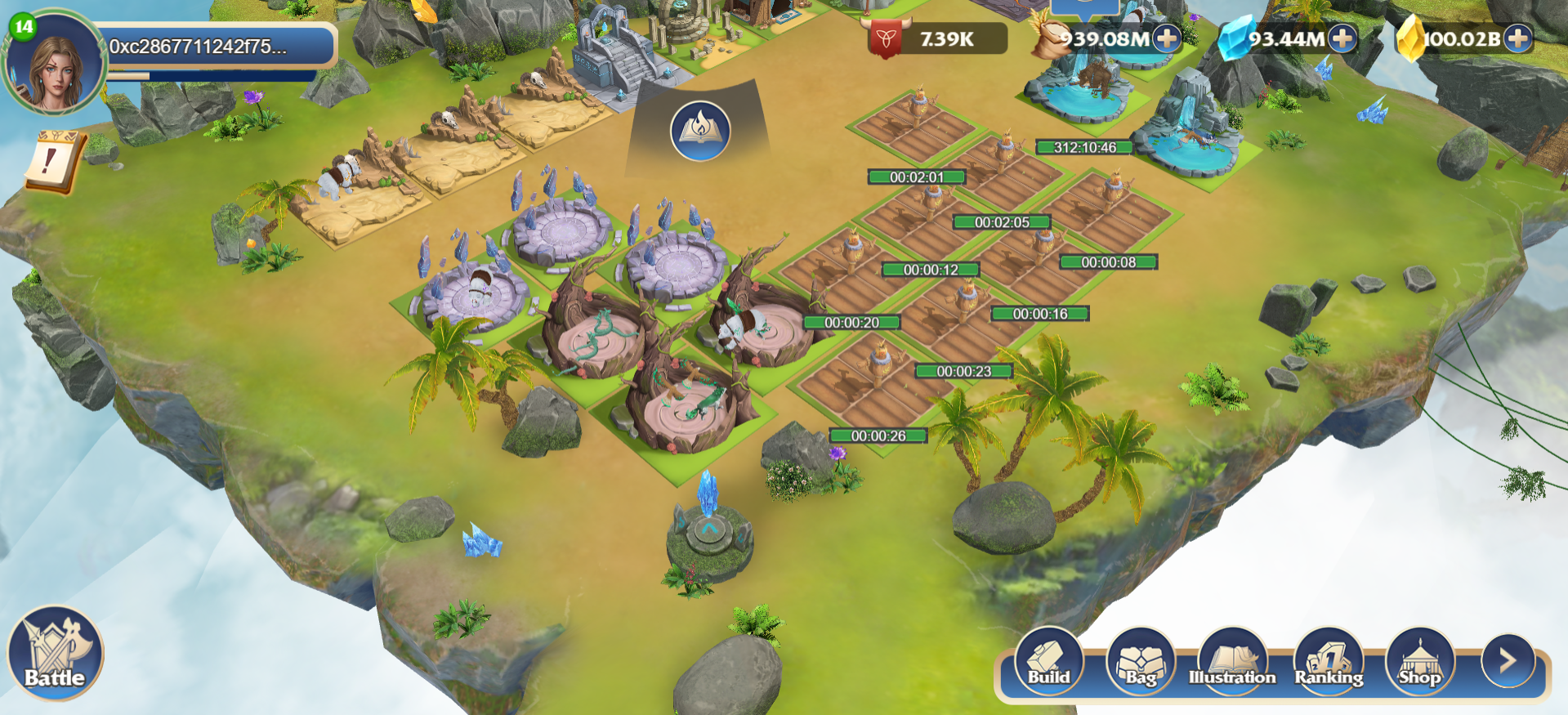The image size is (1568, 715).
Task: Open the Bag inventory
Action: 1141,662
